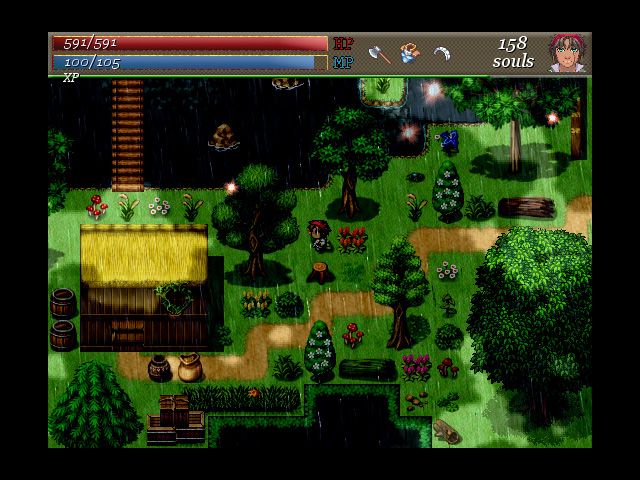Click the blue armor equipment icon
Image resolution: width=640 pixels, height=480 pixels.
410,52
